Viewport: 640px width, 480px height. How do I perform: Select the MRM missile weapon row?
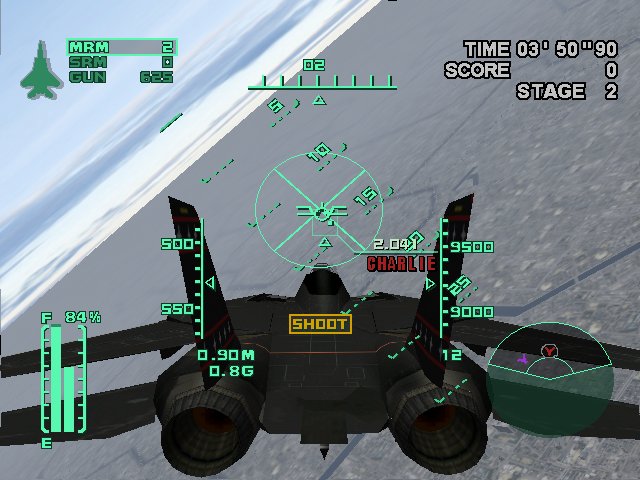(x=120, y=46)
